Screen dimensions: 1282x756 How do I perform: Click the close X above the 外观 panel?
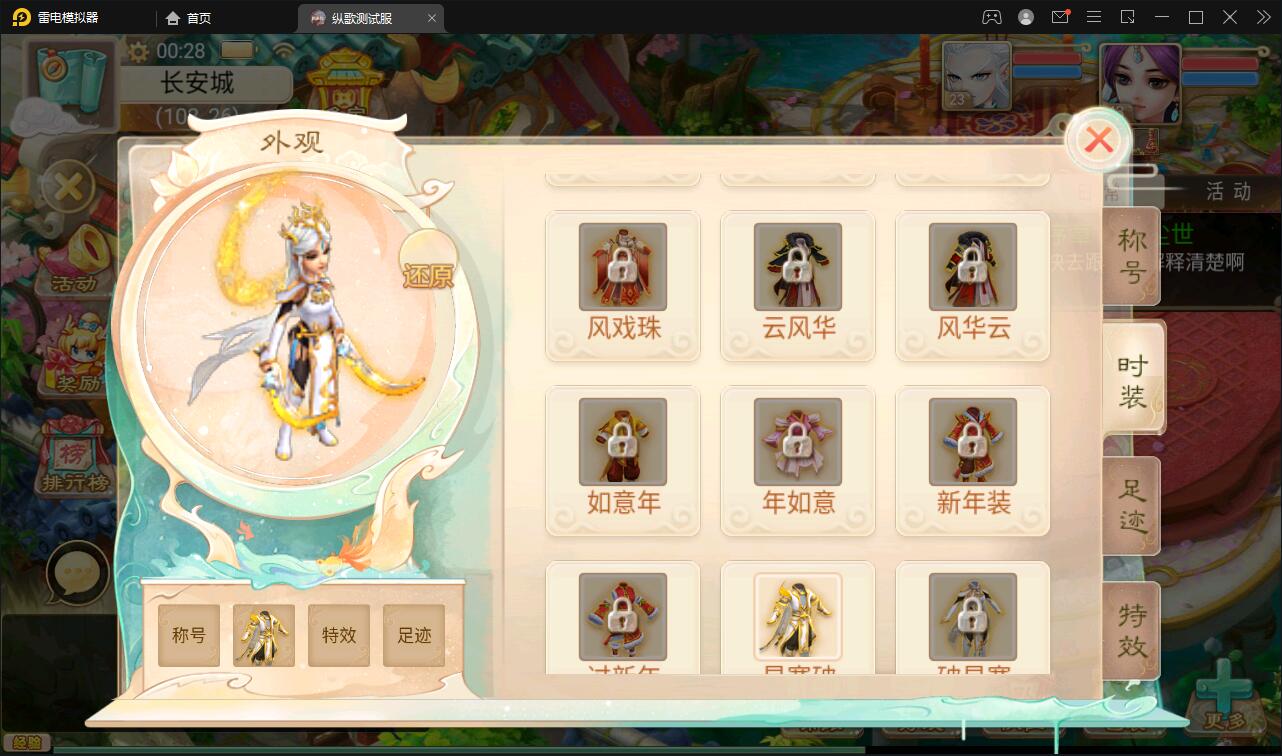[x=1098, y=140]
